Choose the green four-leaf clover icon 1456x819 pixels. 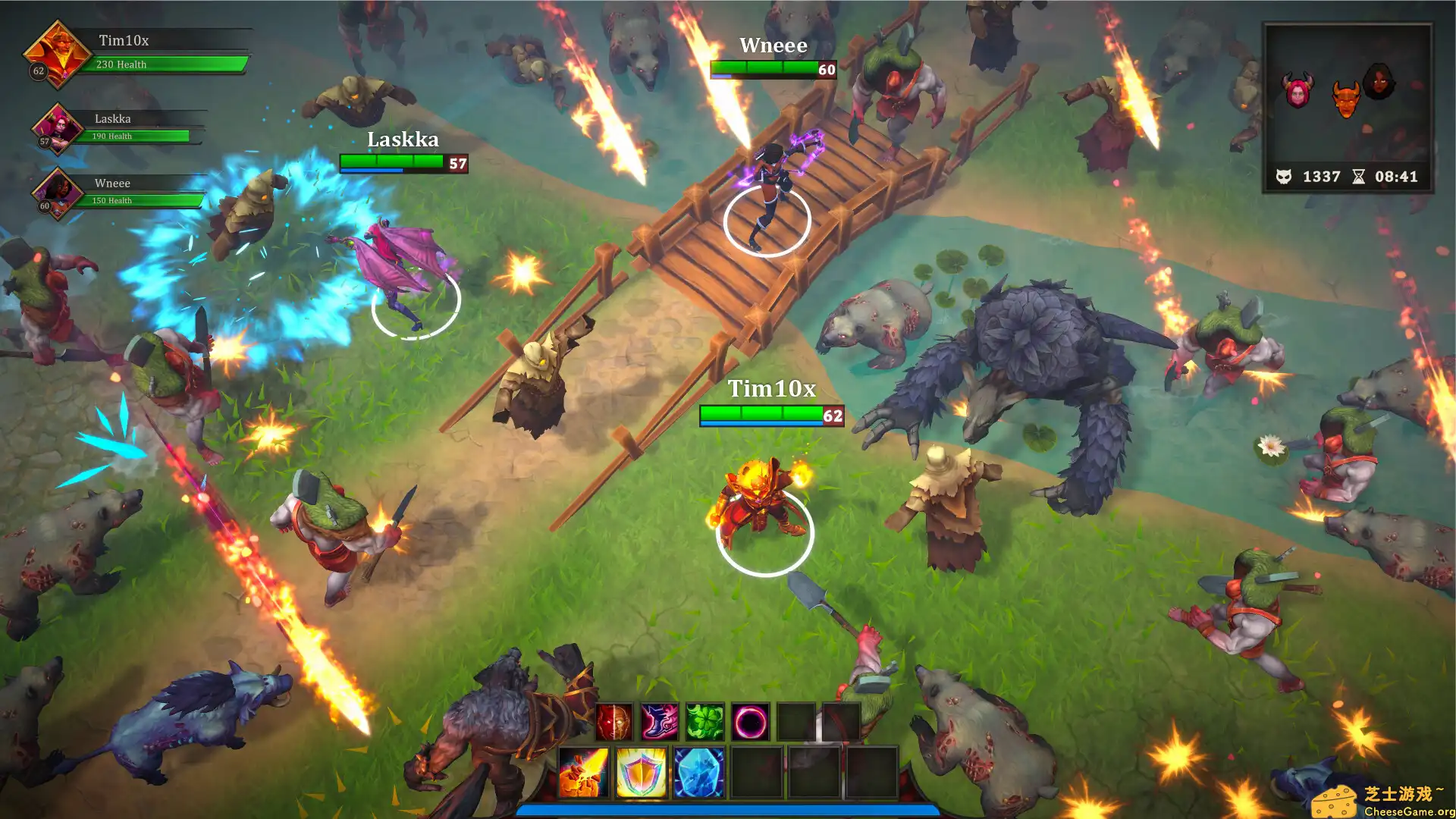coord(705,722)
